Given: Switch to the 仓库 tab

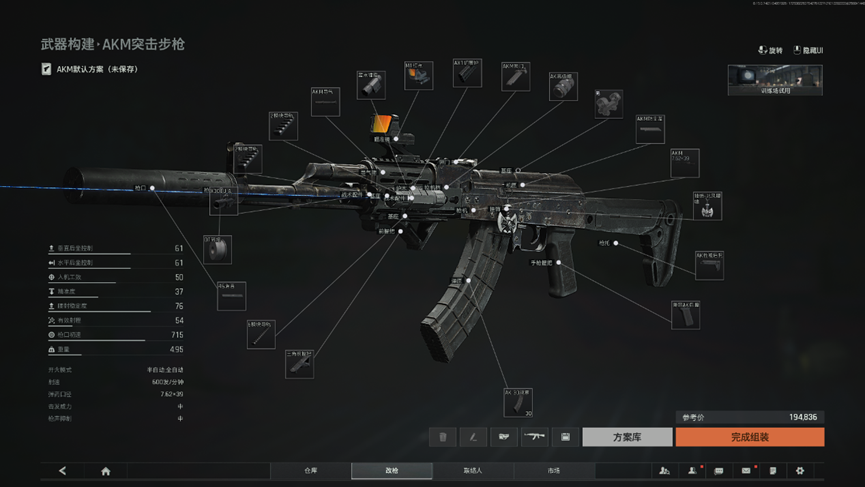Looking at the screenshot, I should (311, 470).
